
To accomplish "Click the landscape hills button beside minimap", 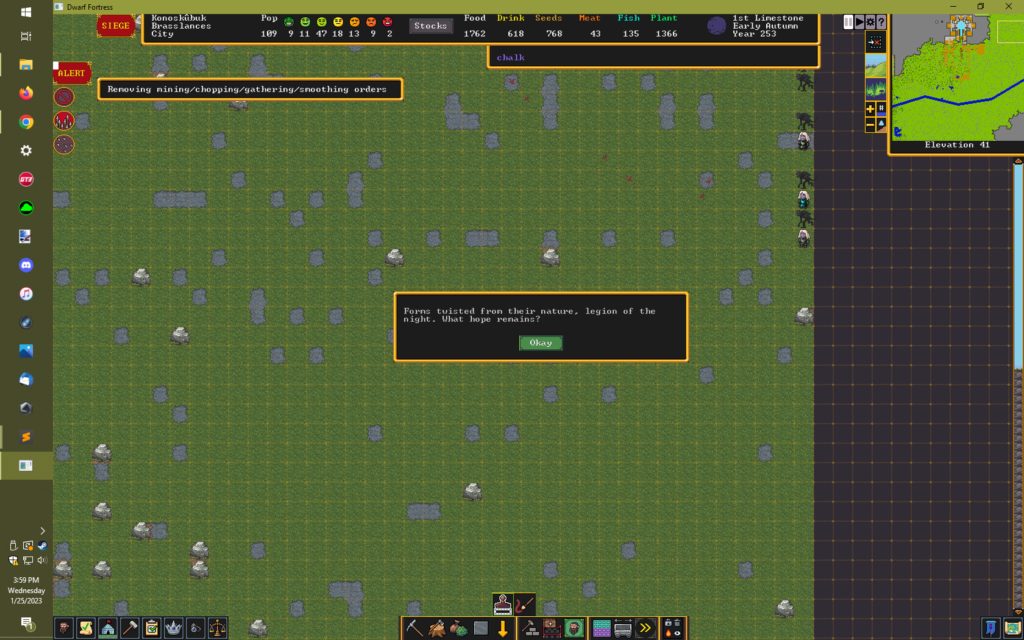I will pyautogui.click(x=875, y=66).
